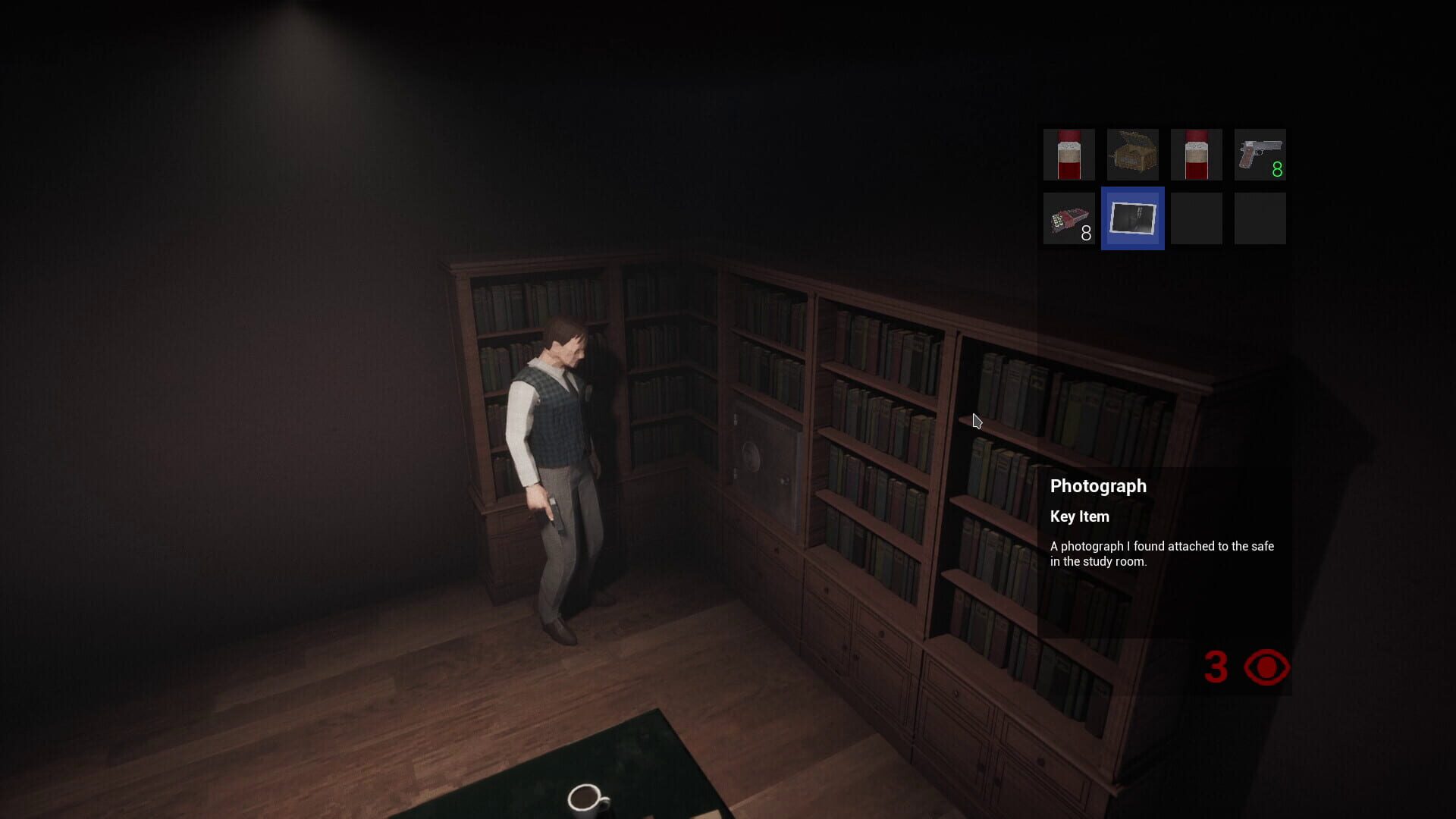Select the detonator item with 8 charges

pyautogui.click(x=1068, y=219)
